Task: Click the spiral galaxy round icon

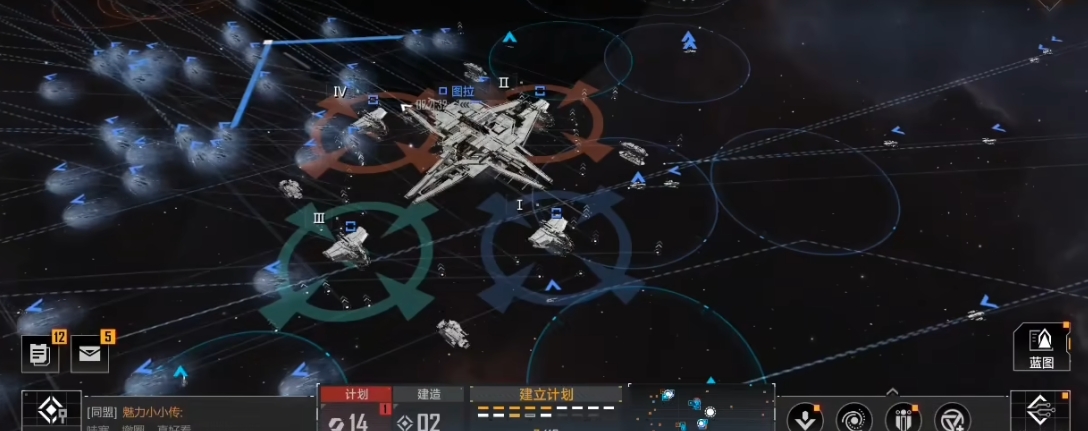Action: 854,418
